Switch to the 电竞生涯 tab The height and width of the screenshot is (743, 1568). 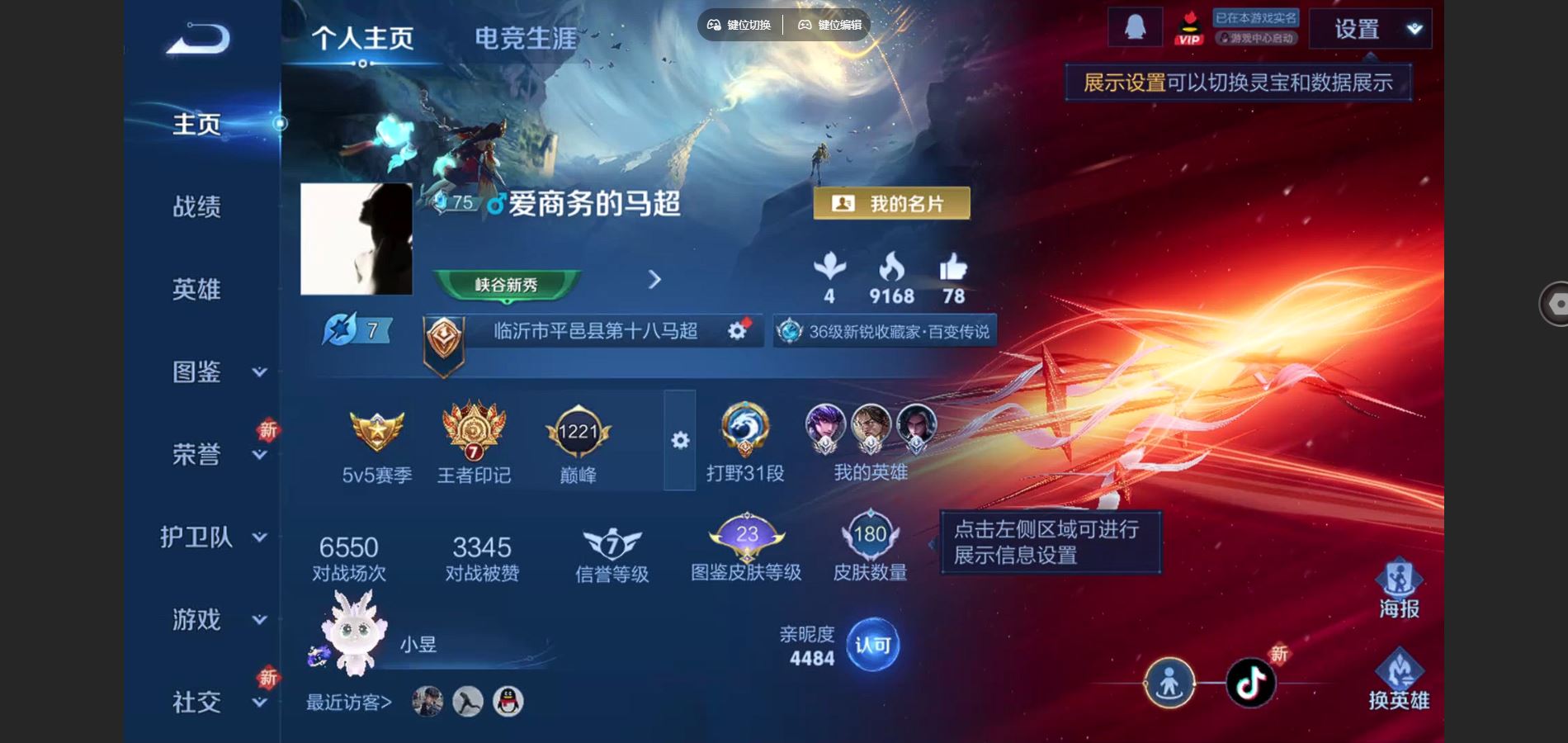coord(526,37)
